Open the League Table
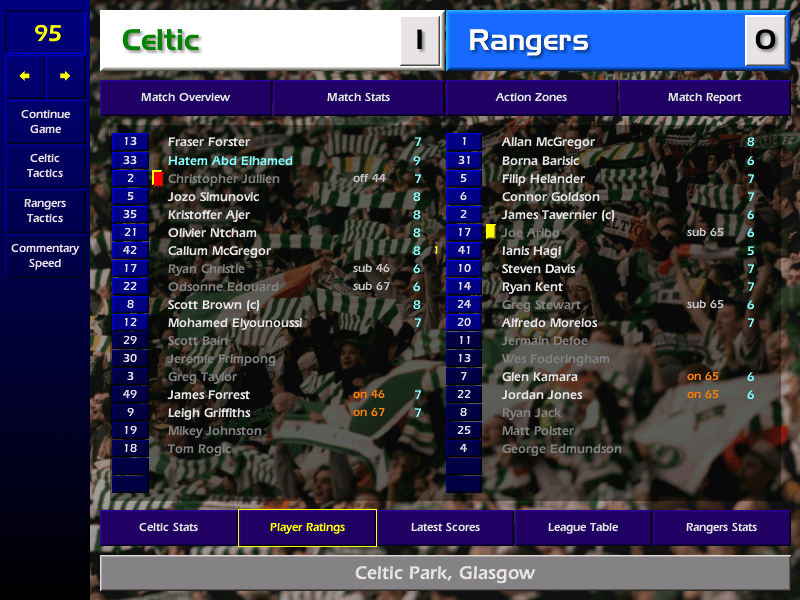 [583, 528]
